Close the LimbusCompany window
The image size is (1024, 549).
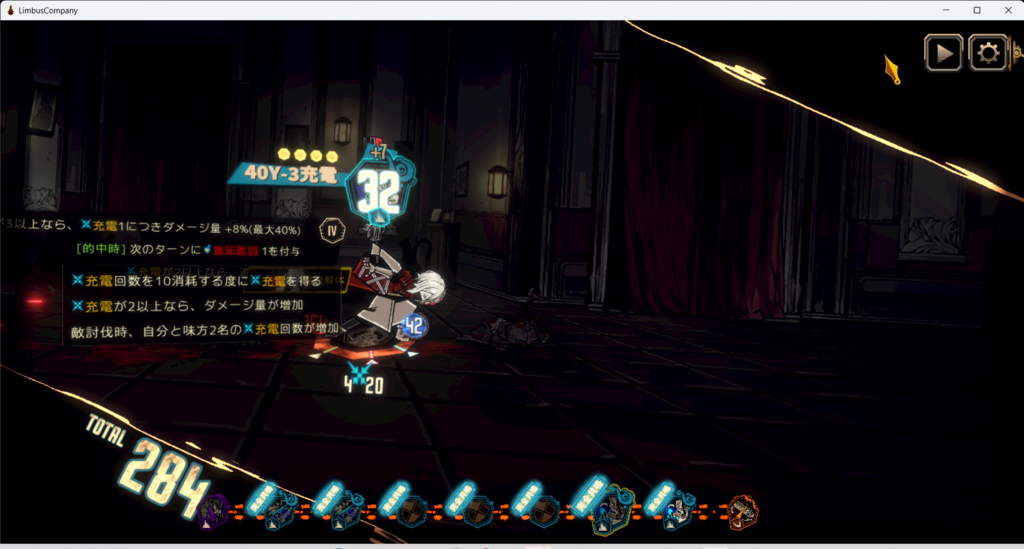[1007, 10]
